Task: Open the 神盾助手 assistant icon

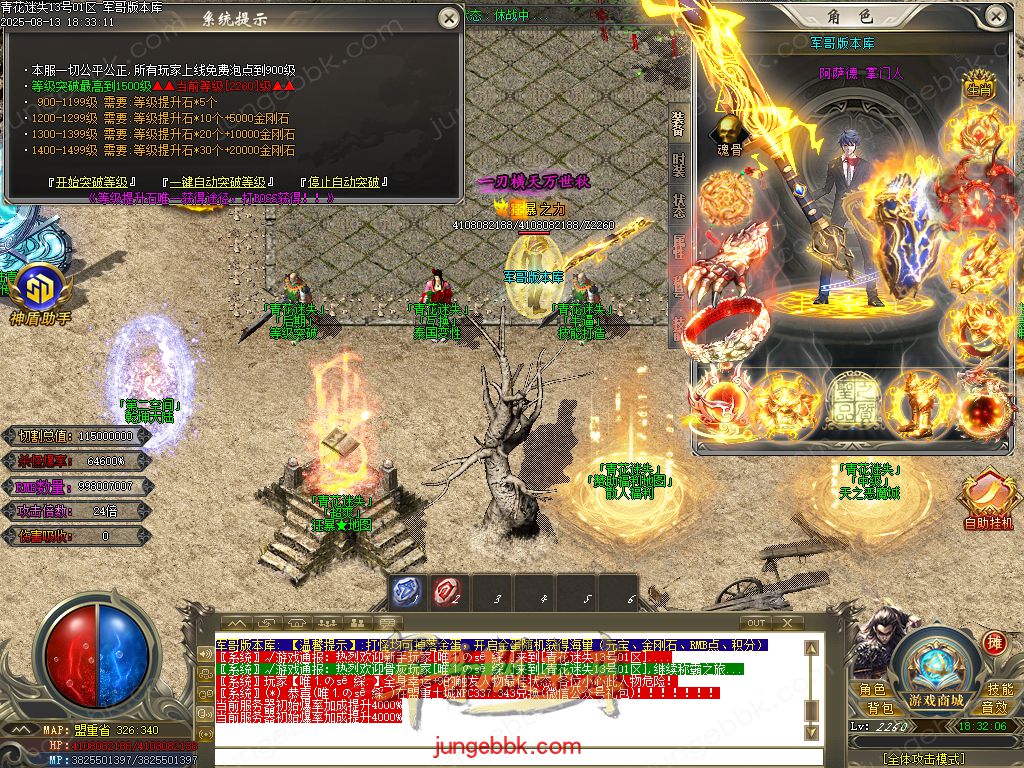Action: 39,292
